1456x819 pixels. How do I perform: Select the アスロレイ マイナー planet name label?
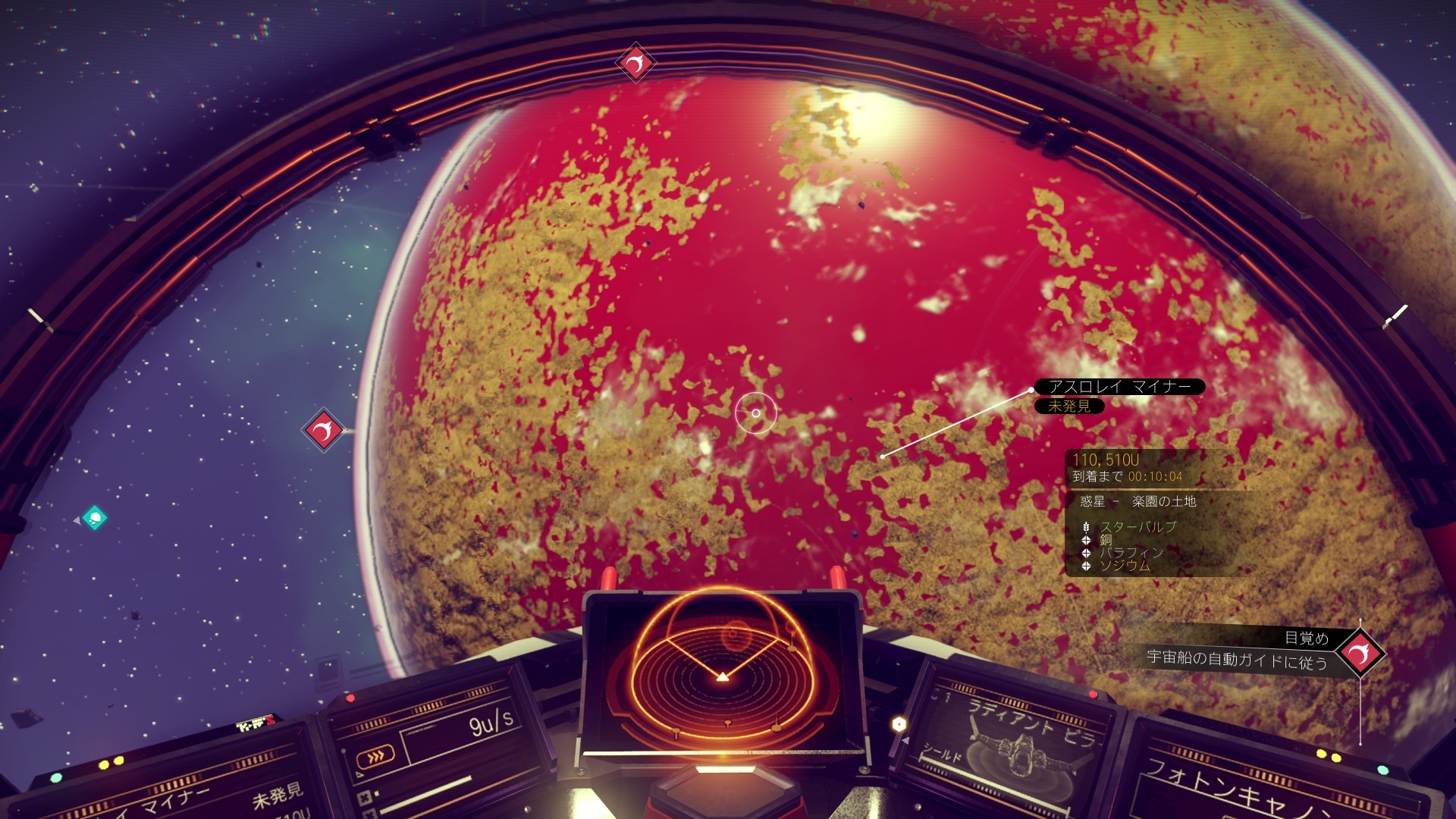[x=1119, y=387]
